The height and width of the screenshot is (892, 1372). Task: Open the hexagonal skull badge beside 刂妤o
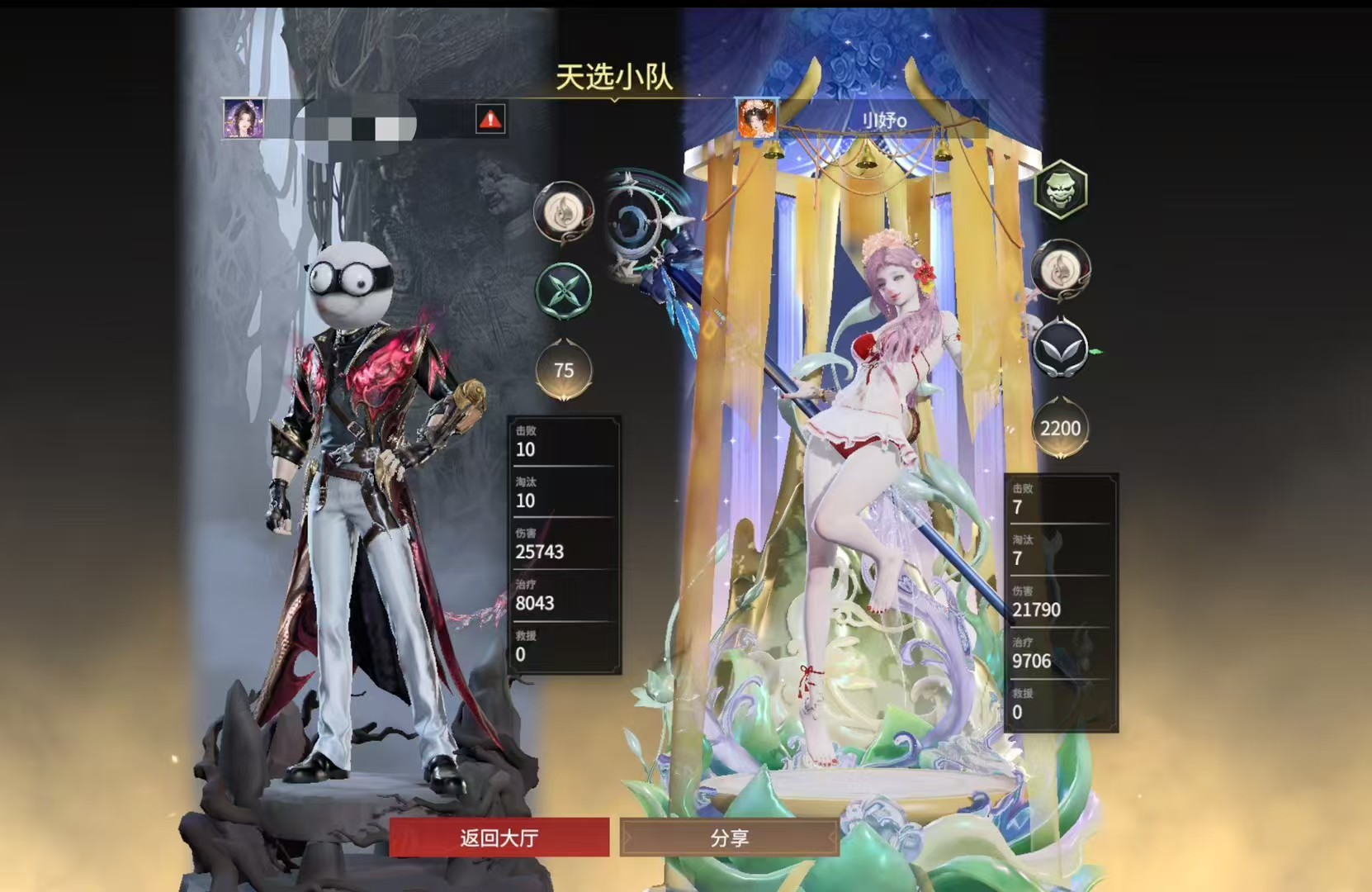coord(1061,190)
